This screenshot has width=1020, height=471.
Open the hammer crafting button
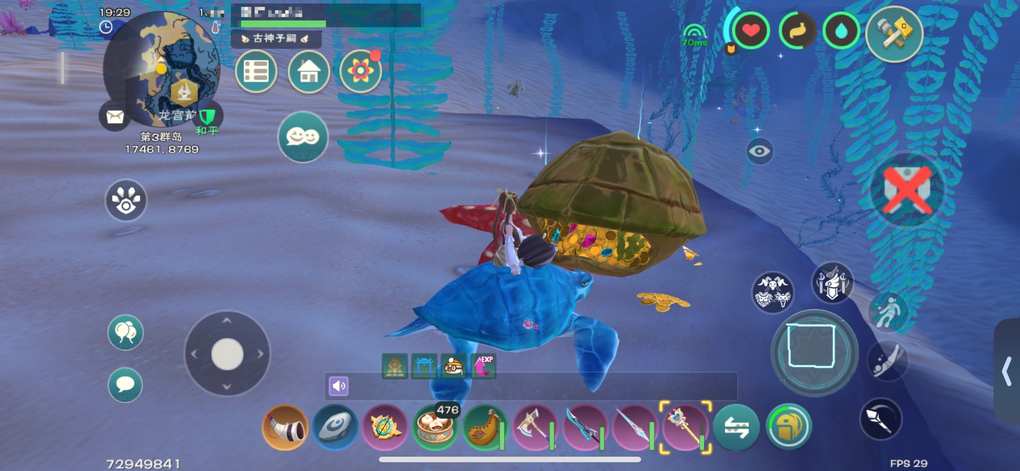pos(893,35)
